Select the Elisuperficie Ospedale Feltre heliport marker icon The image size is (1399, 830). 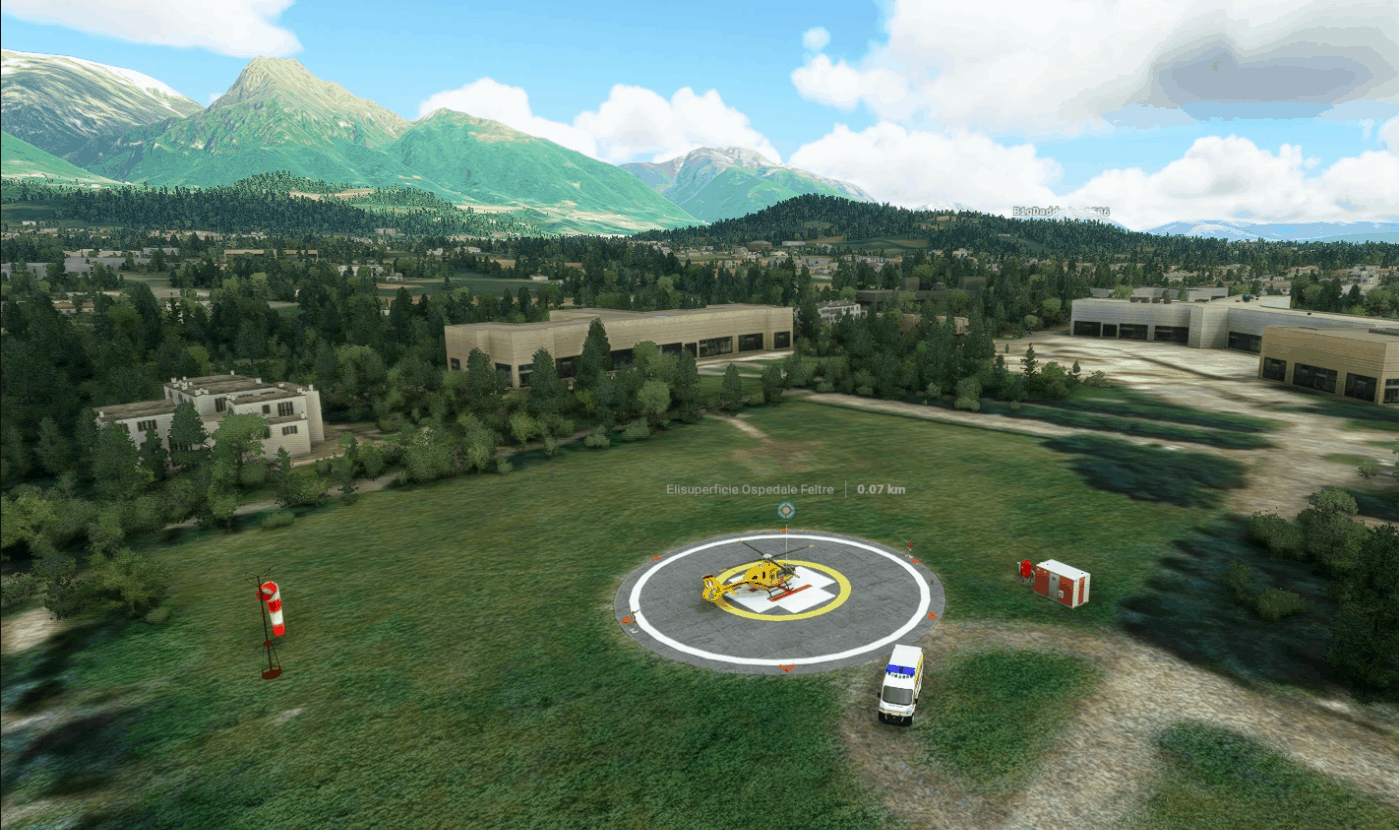[786, 510]
